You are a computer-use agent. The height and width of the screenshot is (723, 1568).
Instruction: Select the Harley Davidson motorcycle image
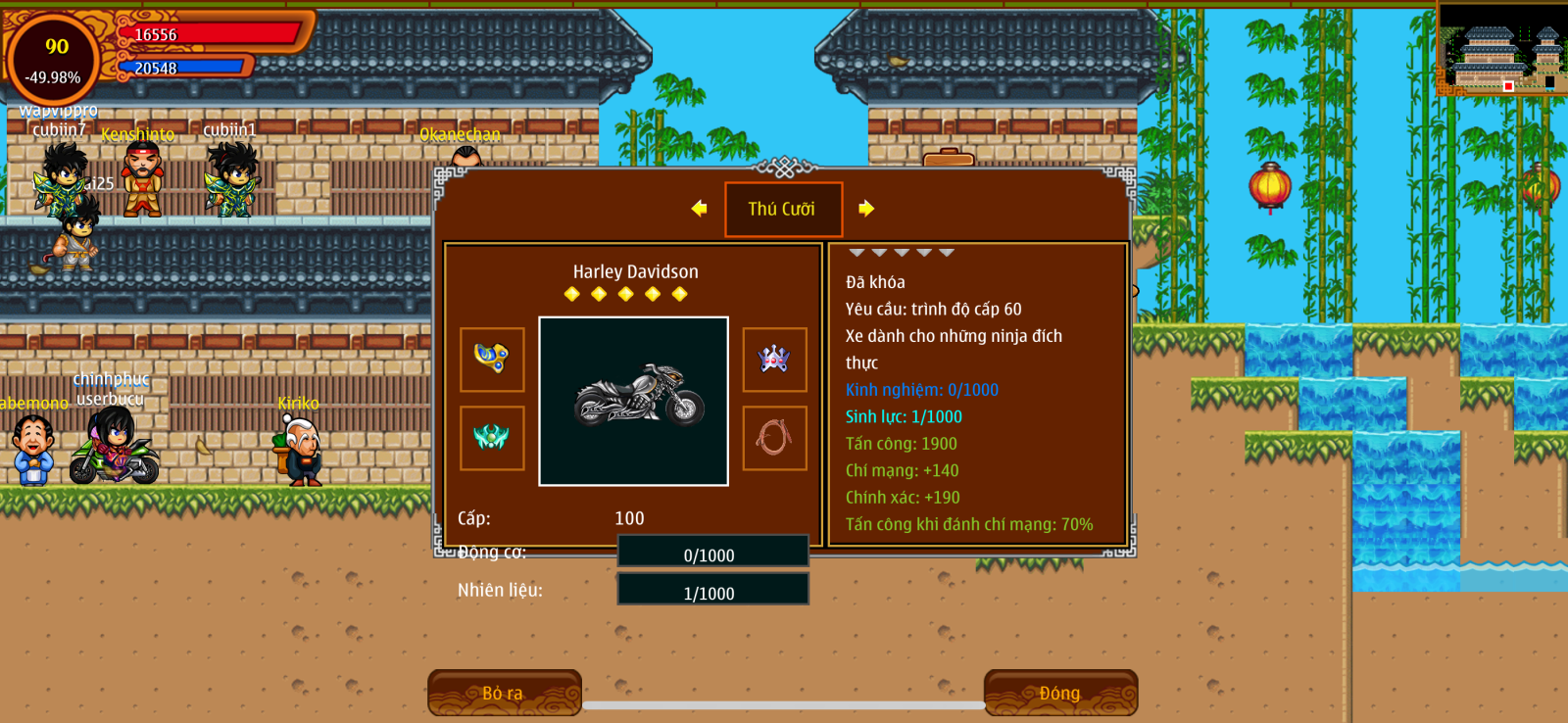click(x=634, y=401)
